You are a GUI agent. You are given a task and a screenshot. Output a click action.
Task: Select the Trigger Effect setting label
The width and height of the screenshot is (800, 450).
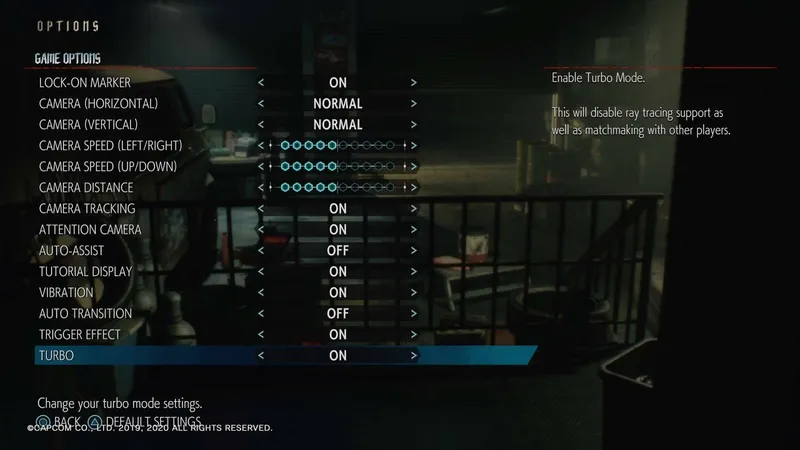coord(80,335)
